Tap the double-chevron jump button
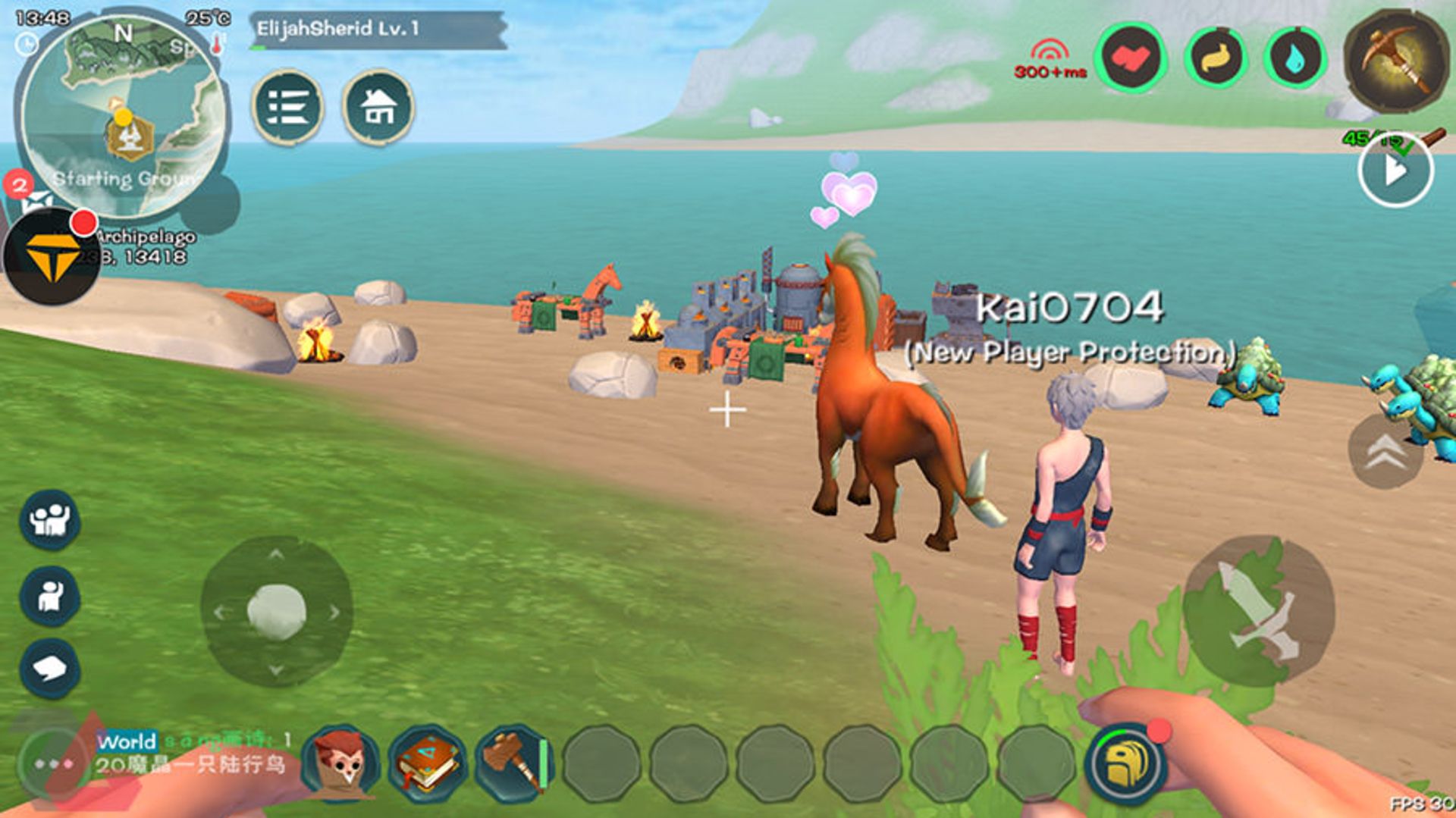1456x818 pixels. click(1385, 452)
